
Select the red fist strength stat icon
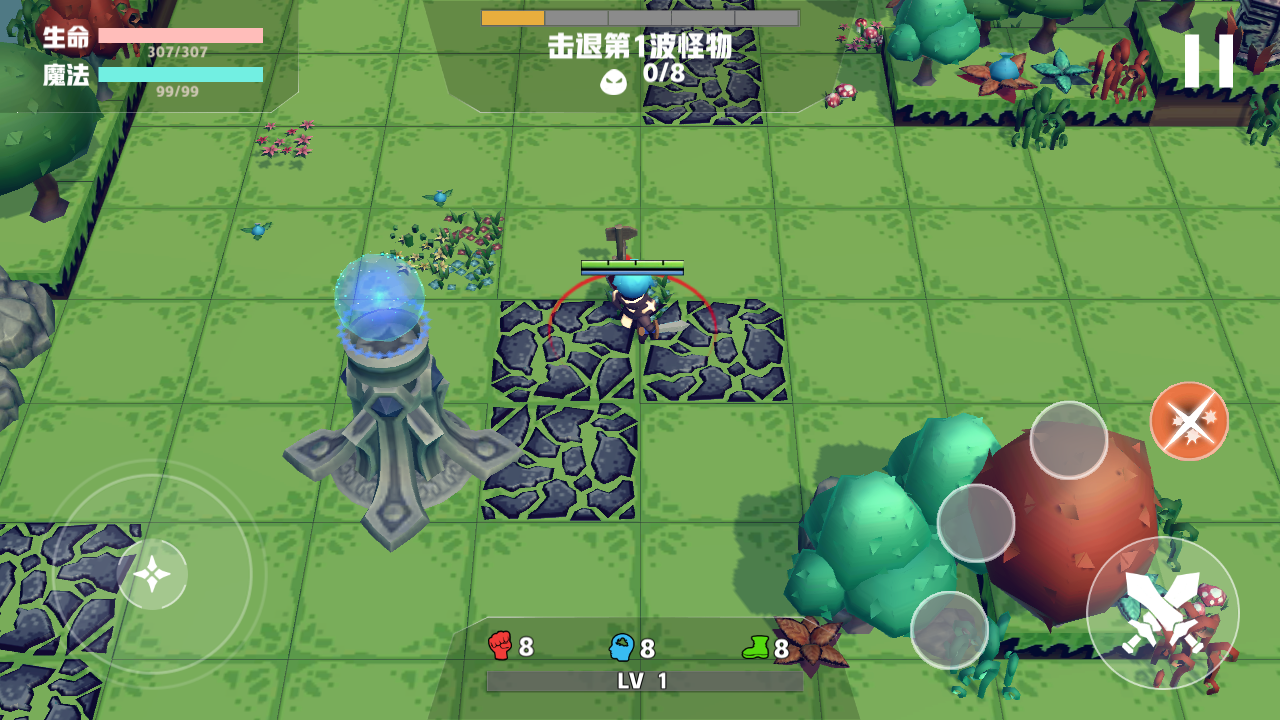[499, 647]
